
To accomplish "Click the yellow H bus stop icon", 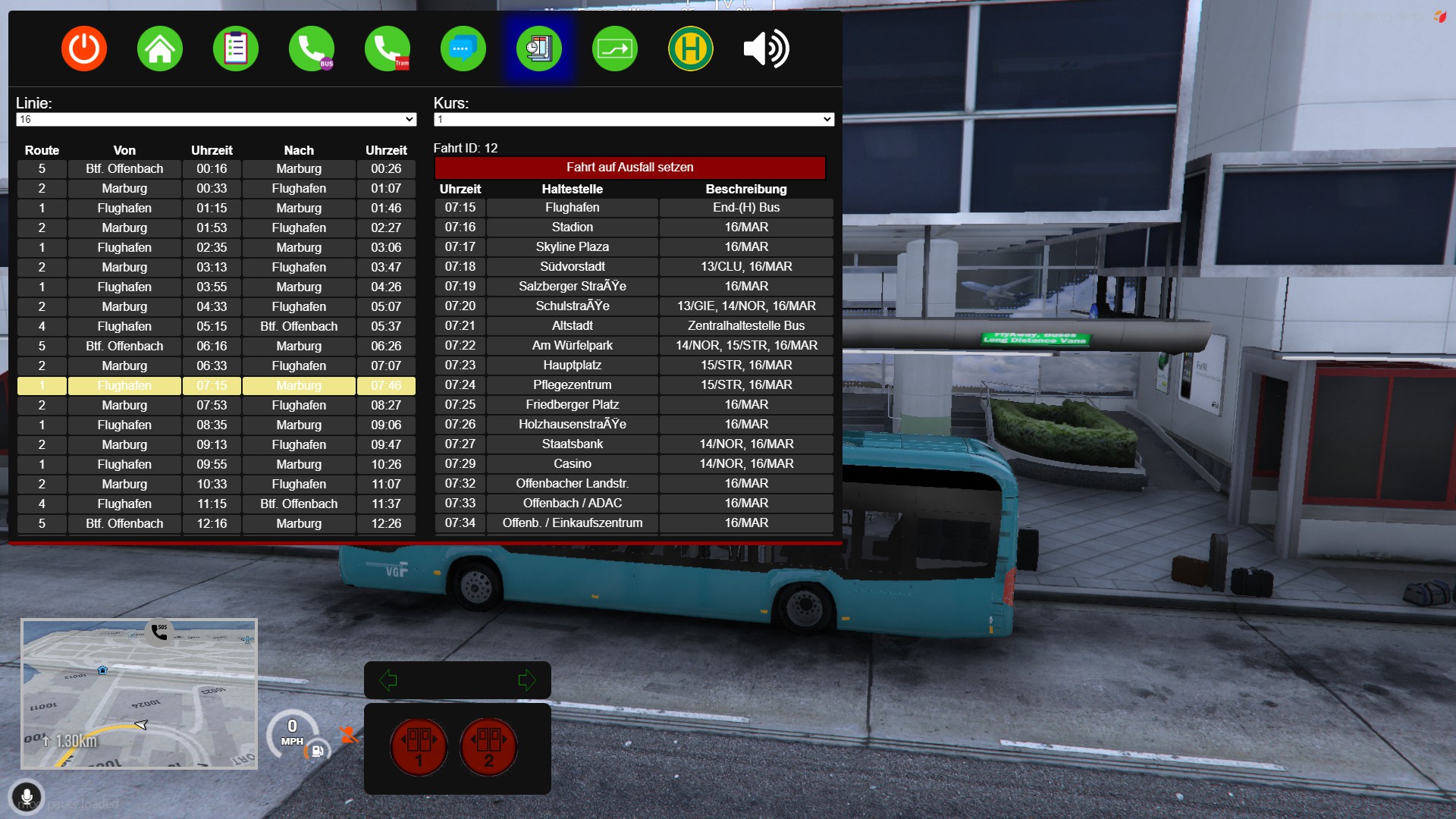I will point(691,49).
